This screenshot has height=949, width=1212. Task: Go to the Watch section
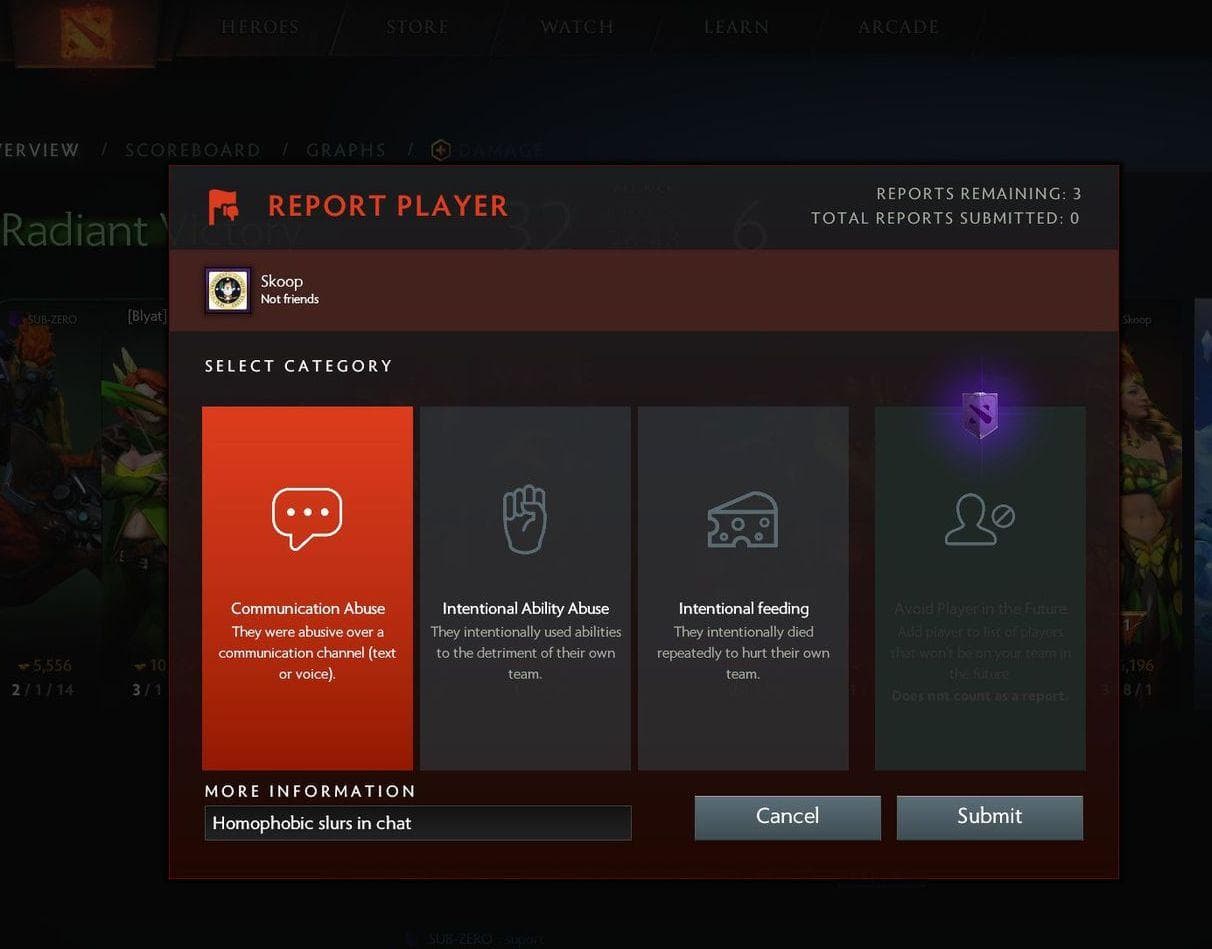click(x=577, y=27)
